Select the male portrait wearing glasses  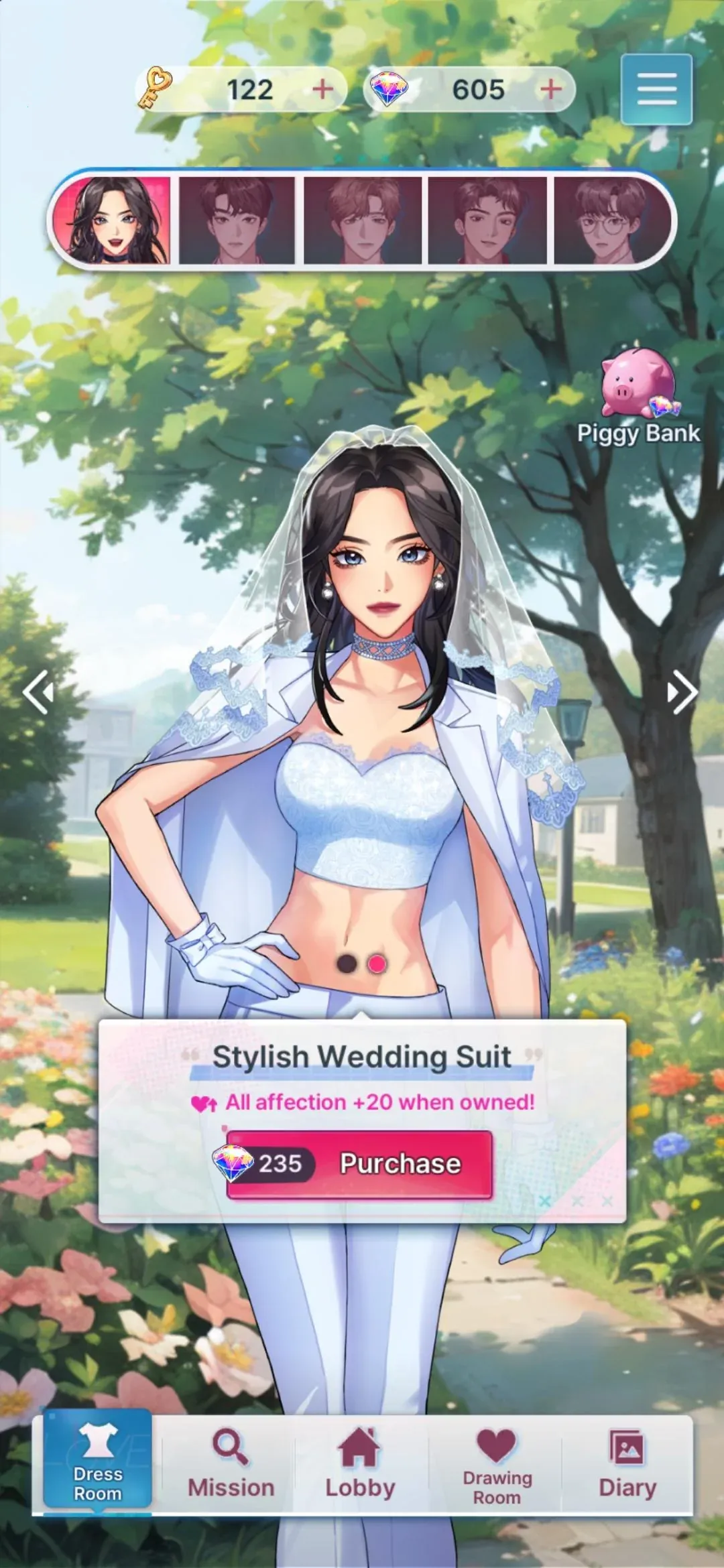pyautogui.click(x=610, y=220)
